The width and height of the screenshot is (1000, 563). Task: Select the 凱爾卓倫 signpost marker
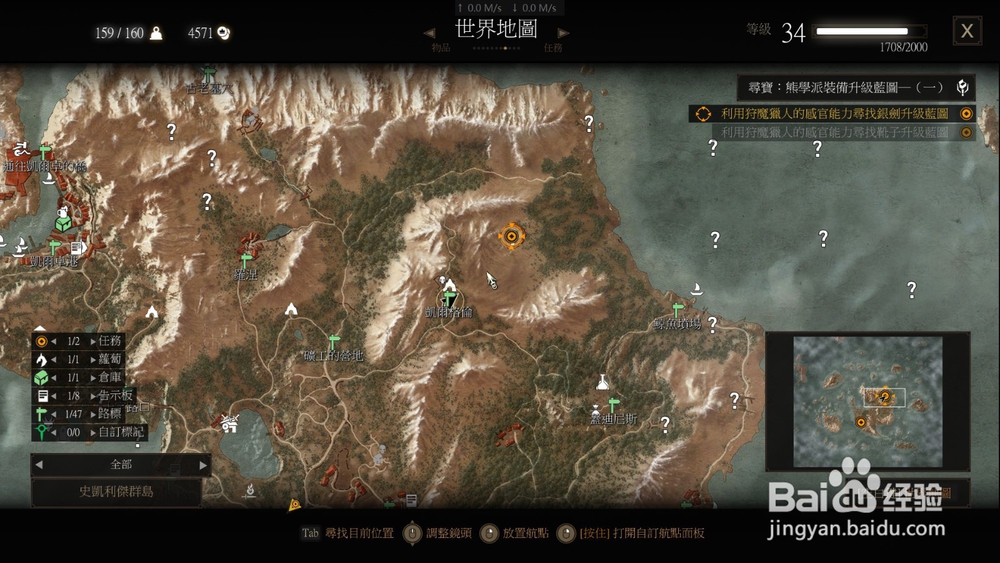[x=450, y=297]
